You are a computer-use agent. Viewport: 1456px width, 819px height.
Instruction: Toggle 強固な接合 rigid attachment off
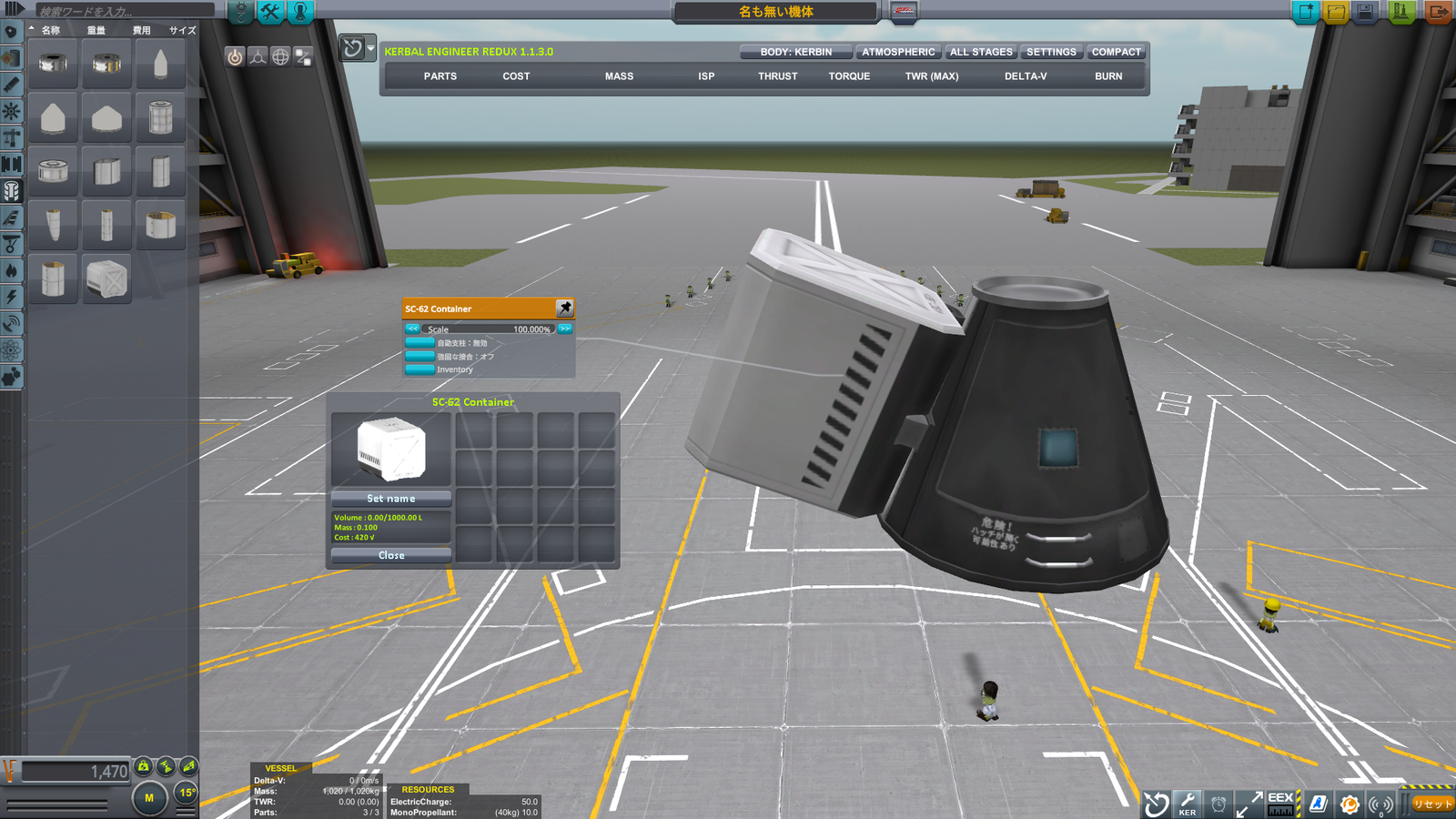pyautogui.click(x=421, y=357)
